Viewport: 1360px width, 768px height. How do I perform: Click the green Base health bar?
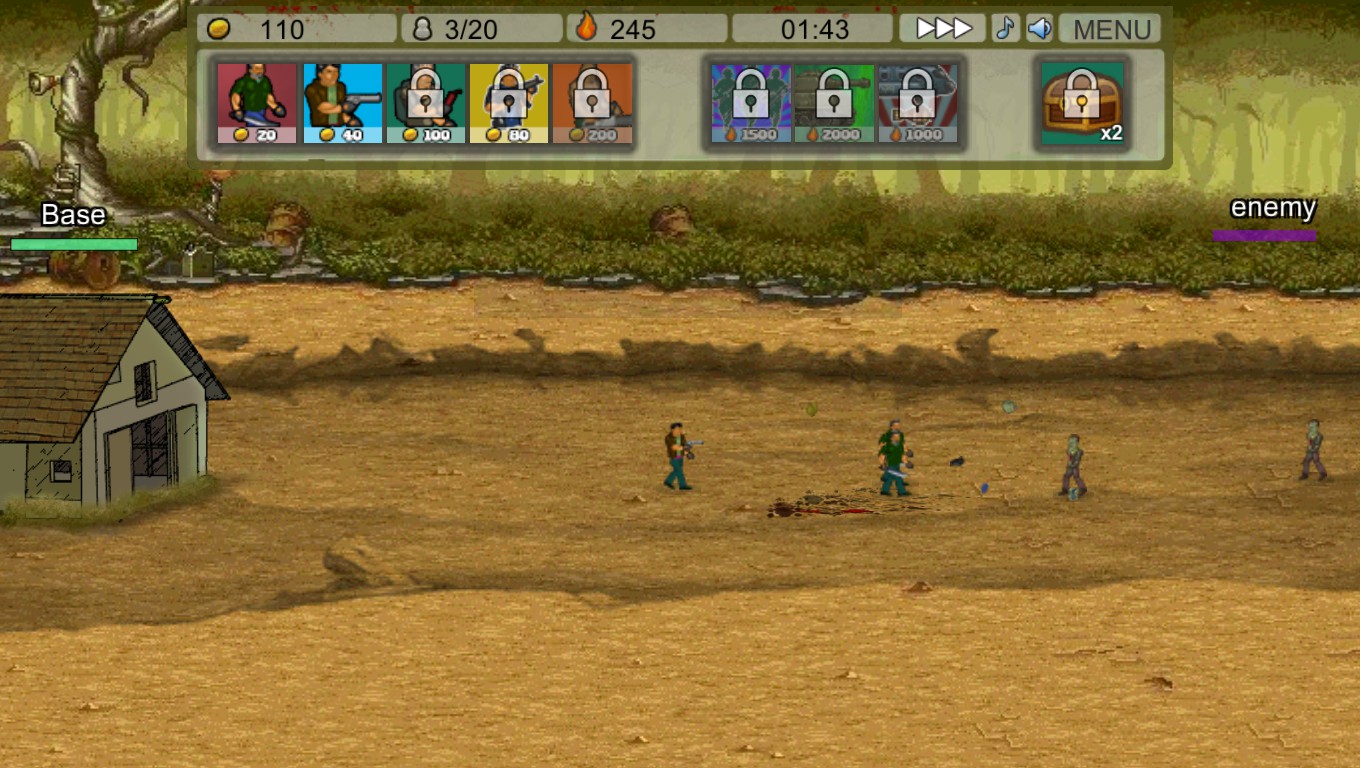click(x=72, y=243)
